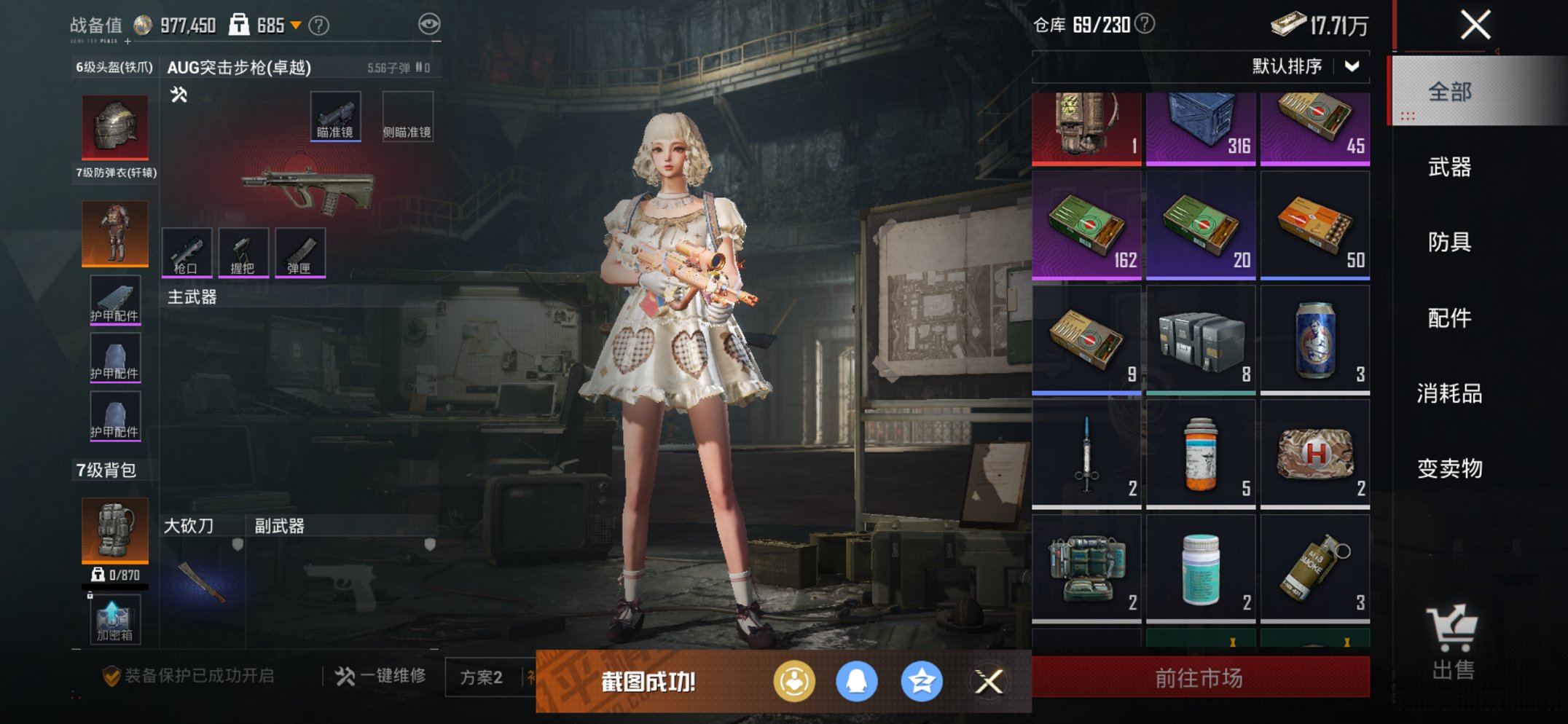Viewport: 1568px width, 724px height.
Task: Select the 瞄准镜 scope attachment slot
Action: (x=336, y=114)
